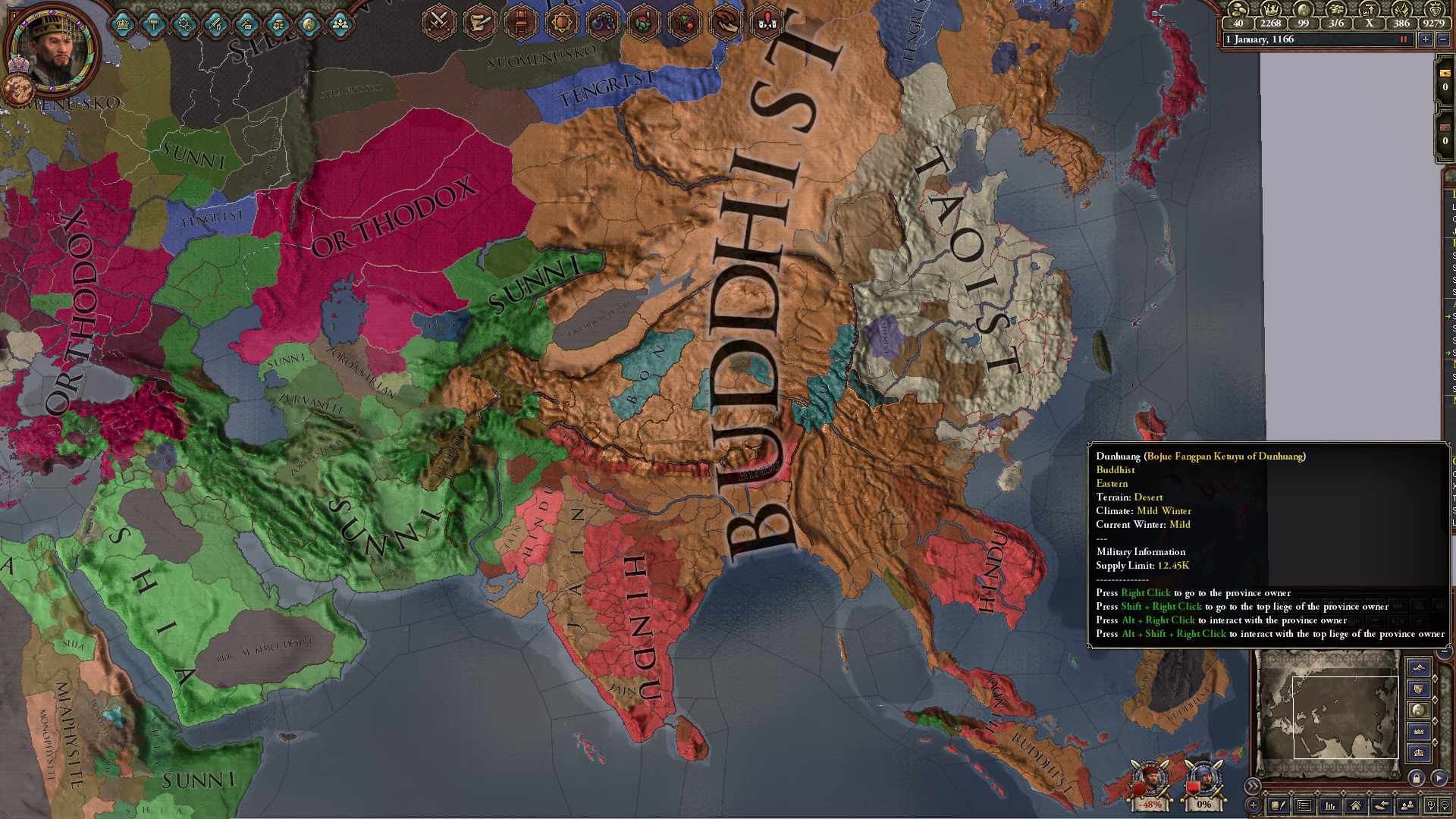Open the journal with book and quill icon

1277,807
